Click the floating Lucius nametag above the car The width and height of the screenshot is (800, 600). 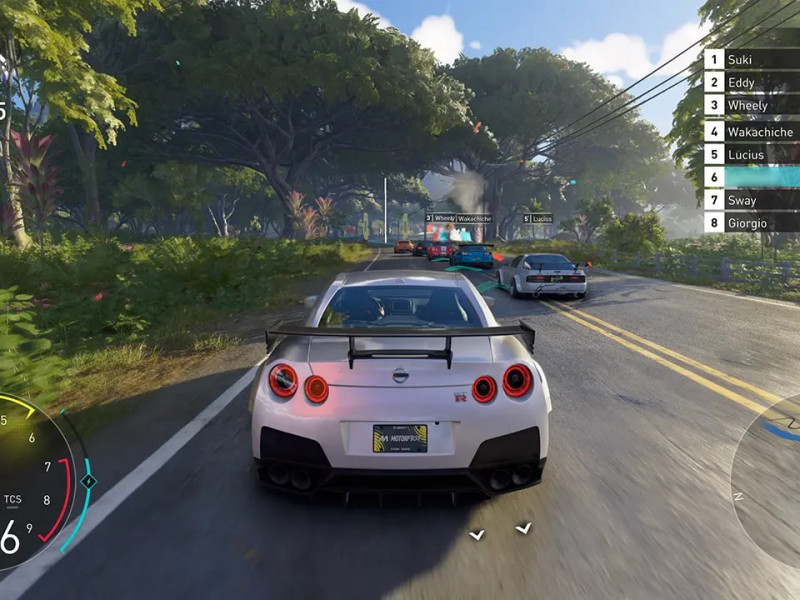[x=538, y=218]
